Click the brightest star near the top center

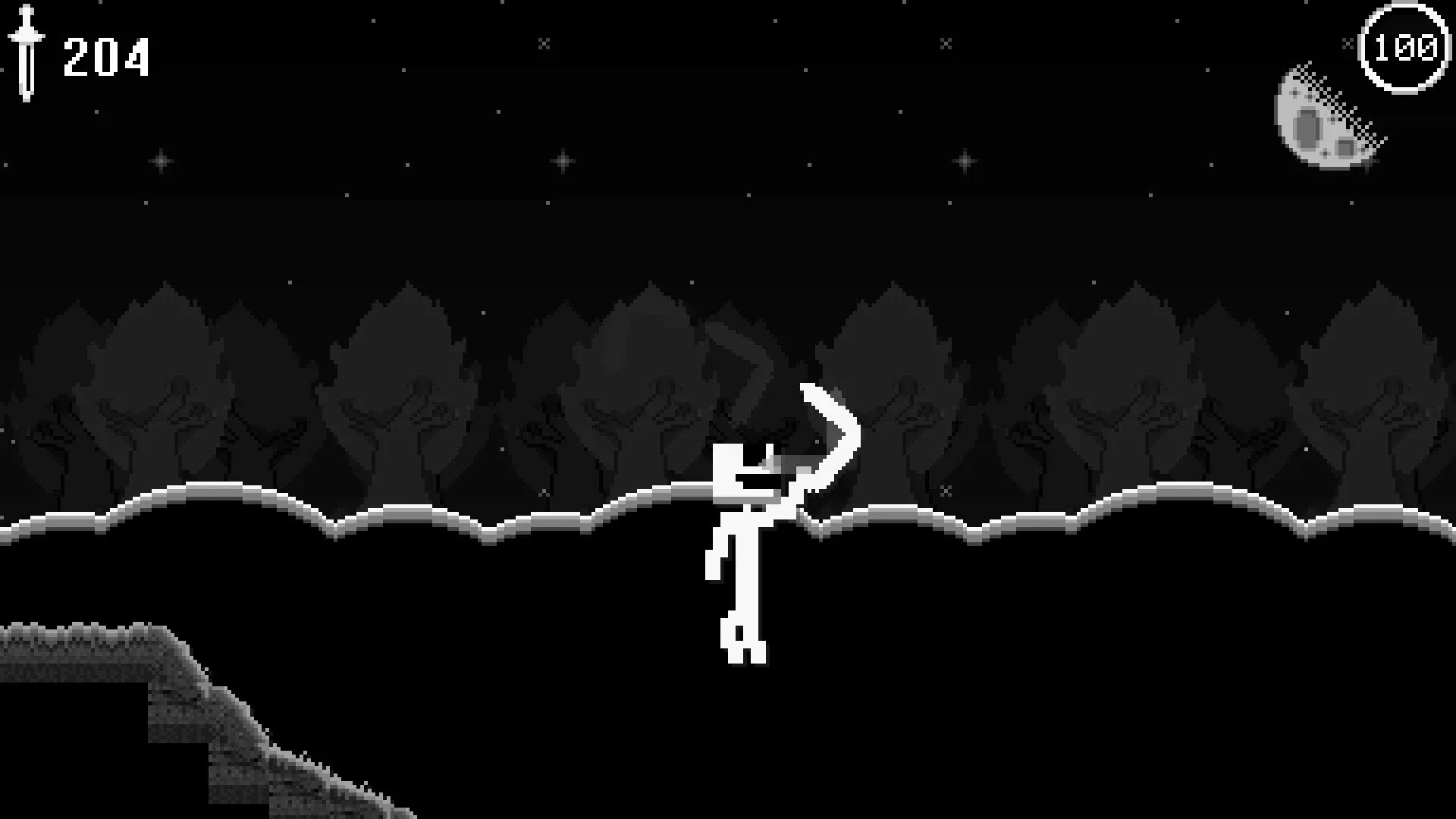tap(563, 161)
